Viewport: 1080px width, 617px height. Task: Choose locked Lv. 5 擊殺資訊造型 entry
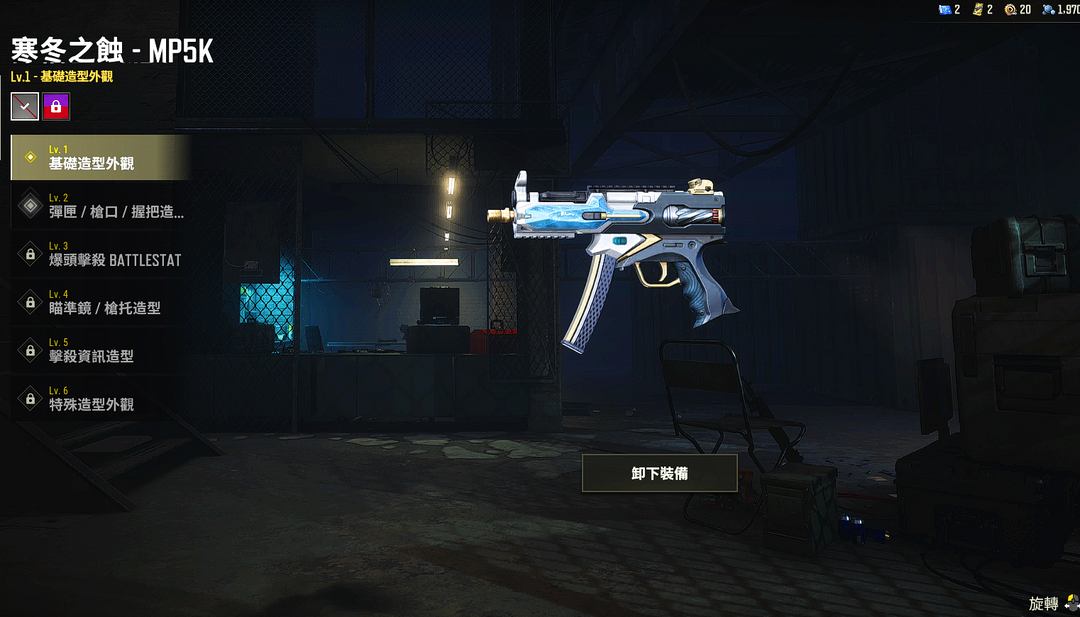pyautogui.click(x=100, y=350)
